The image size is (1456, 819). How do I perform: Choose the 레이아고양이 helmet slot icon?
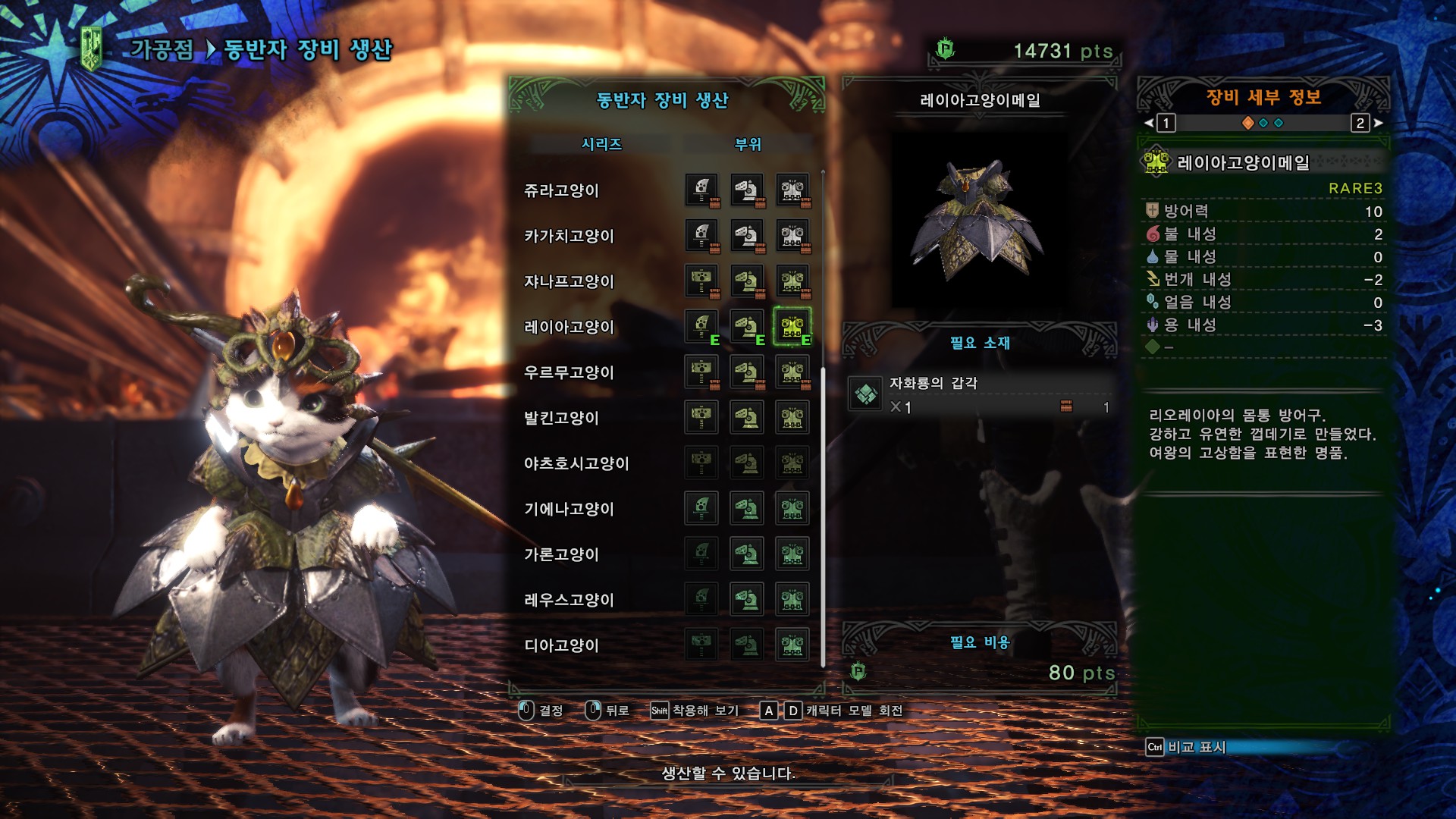(x=747, y=327)
